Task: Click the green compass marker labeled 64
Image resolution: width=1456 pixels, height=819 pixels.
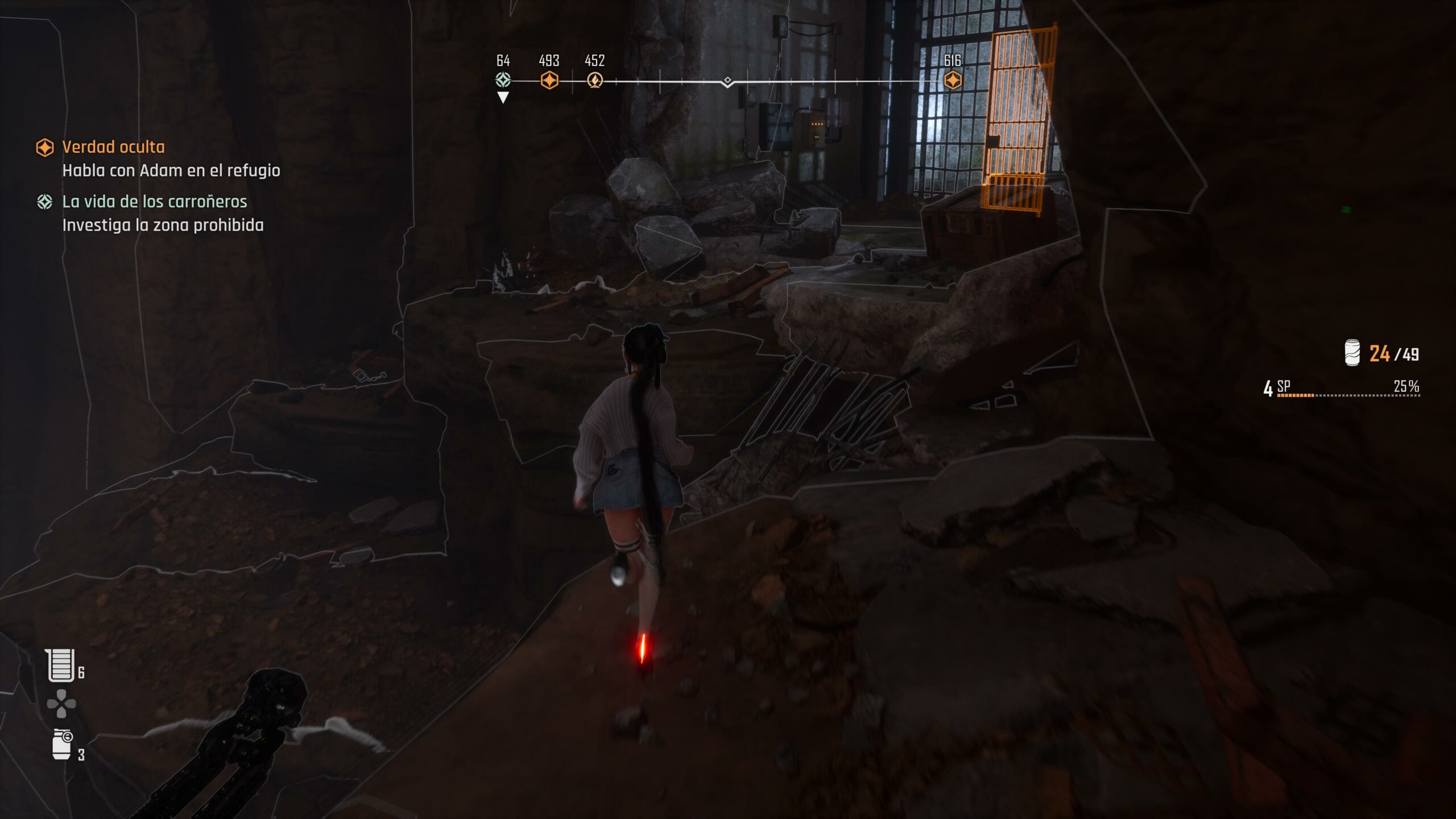Action: pos(503,80)
